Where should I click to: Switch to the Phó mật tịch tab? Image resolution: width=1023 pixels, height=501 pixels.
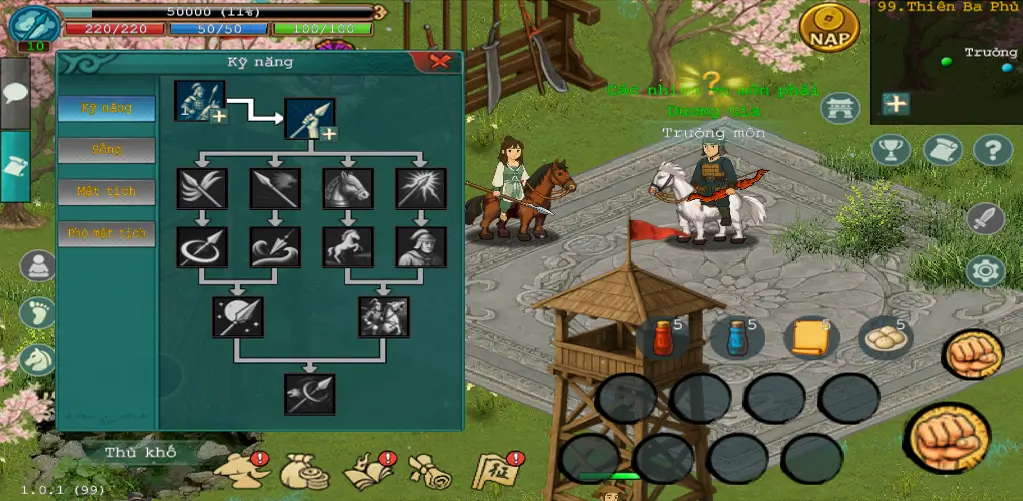coord(106,233)
